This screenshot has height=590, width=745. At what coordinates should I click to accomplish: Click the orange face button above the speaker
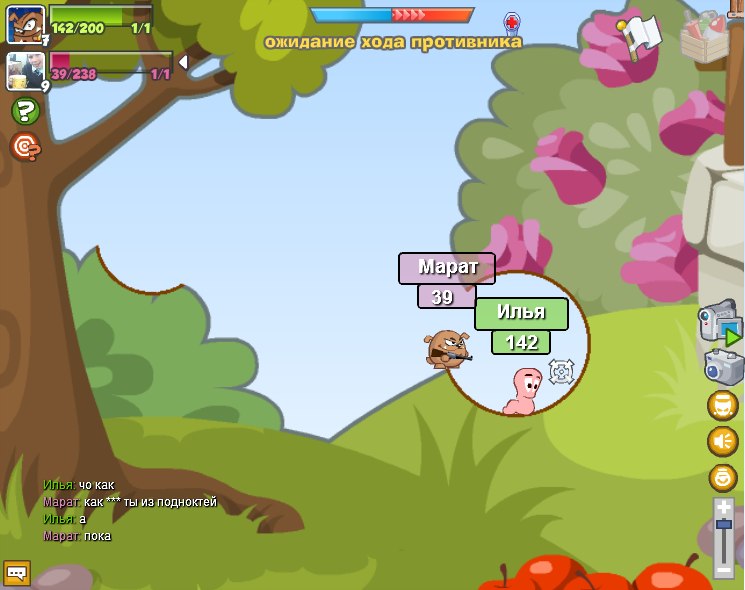723,405
